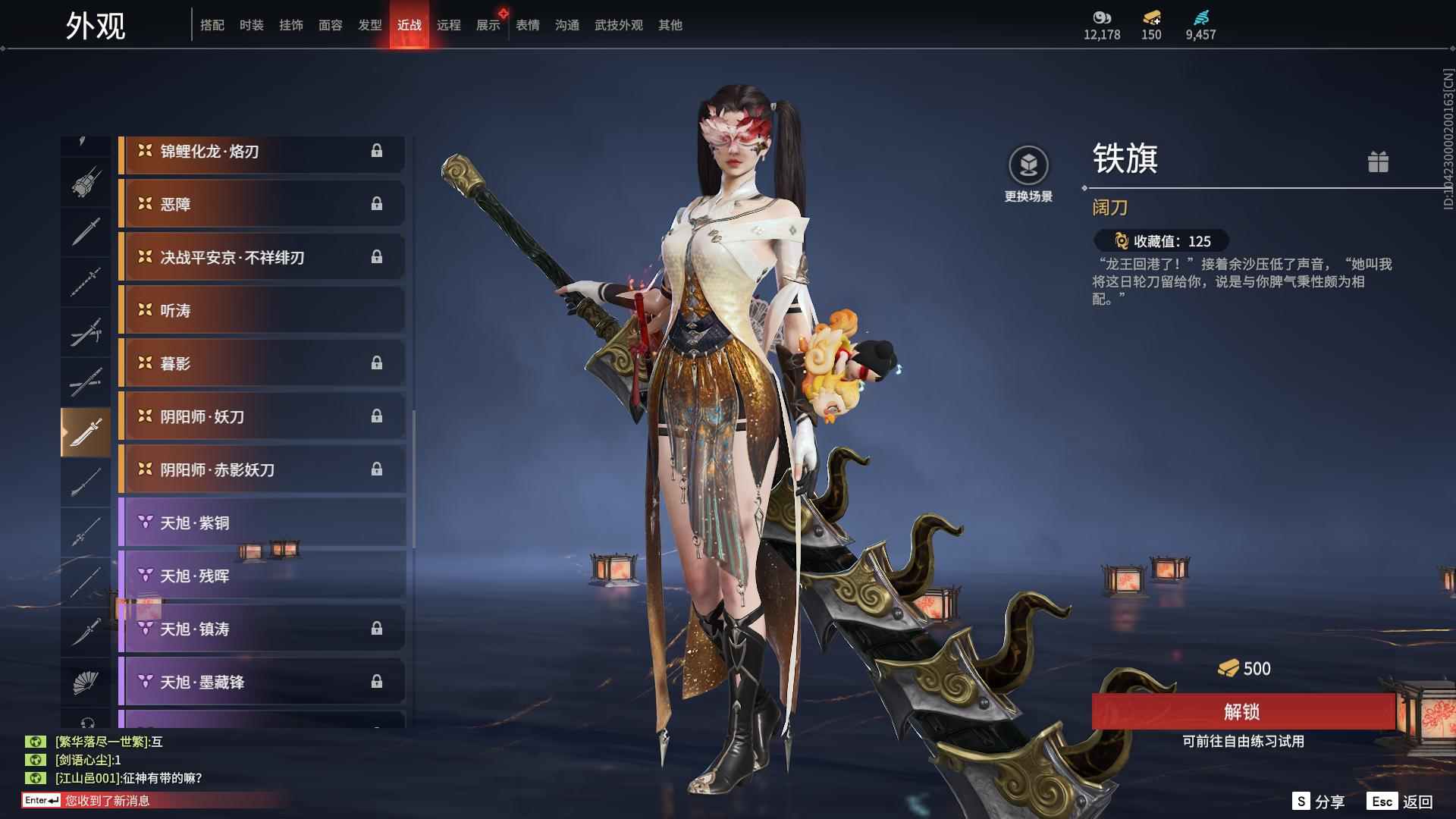Select the folding fan weapon category icon
Screen dimensions: 1456x819
(x=86, y=681)
